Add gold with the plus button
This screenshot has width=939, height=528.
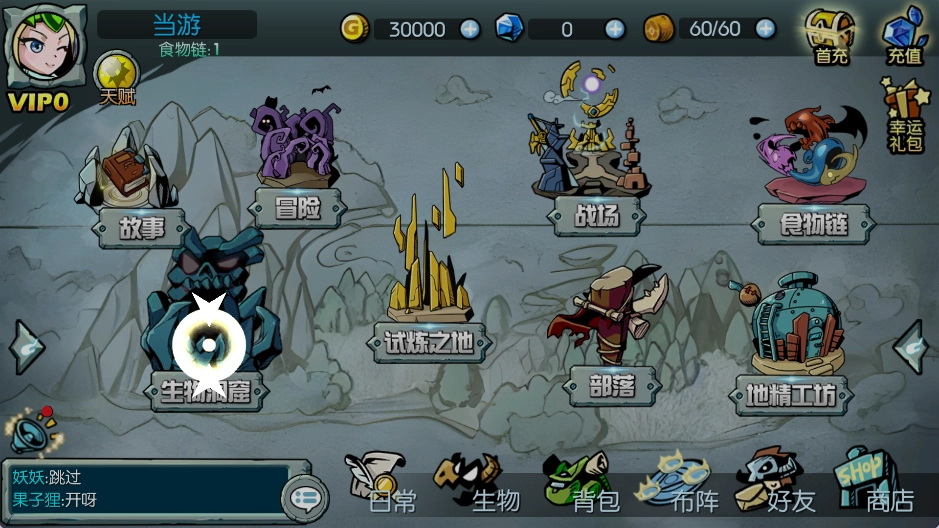(x=470, y=29)
